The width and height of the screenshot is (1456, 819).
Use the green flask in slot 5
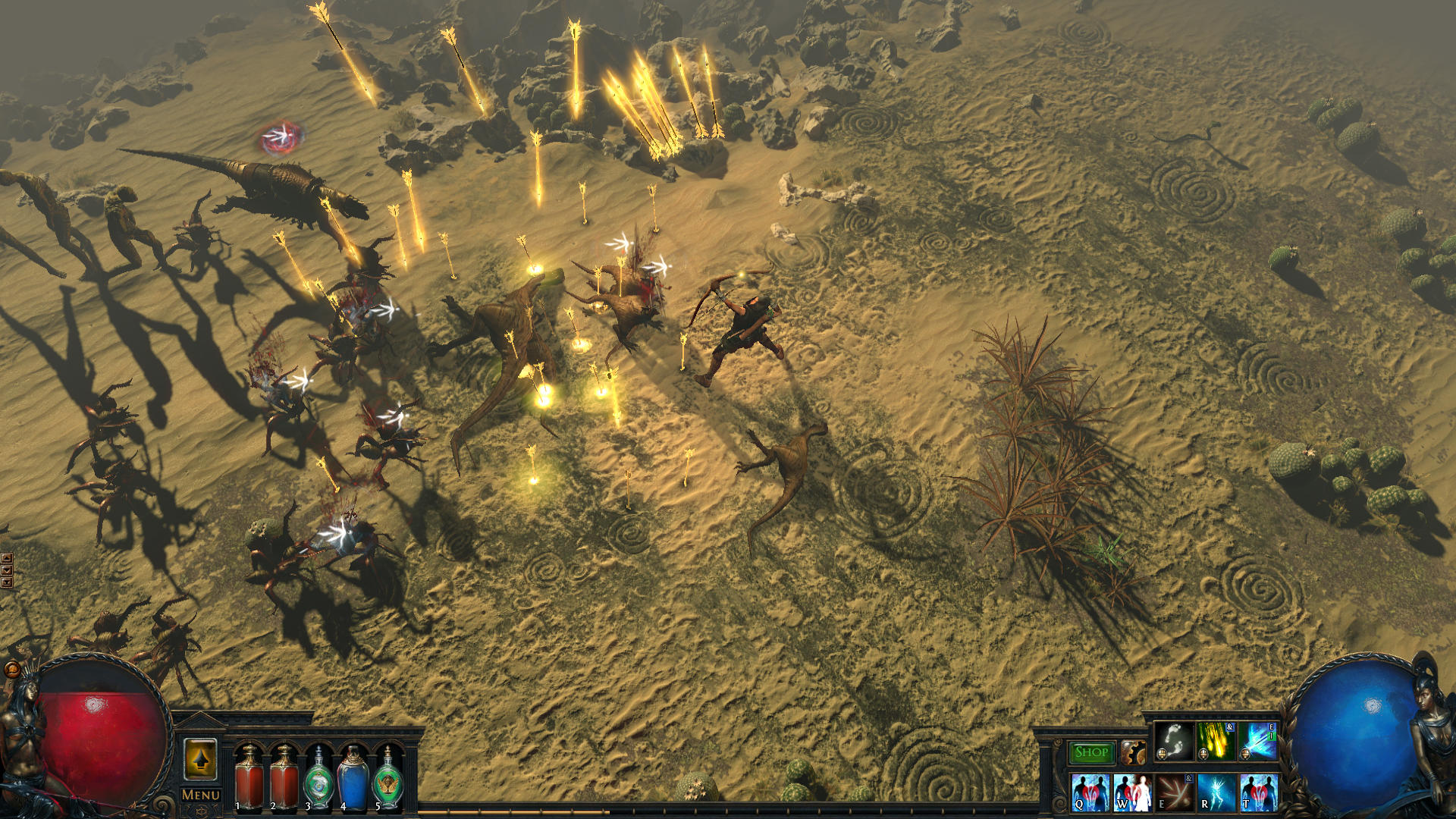pyautogui.click(x=391, y=781)
